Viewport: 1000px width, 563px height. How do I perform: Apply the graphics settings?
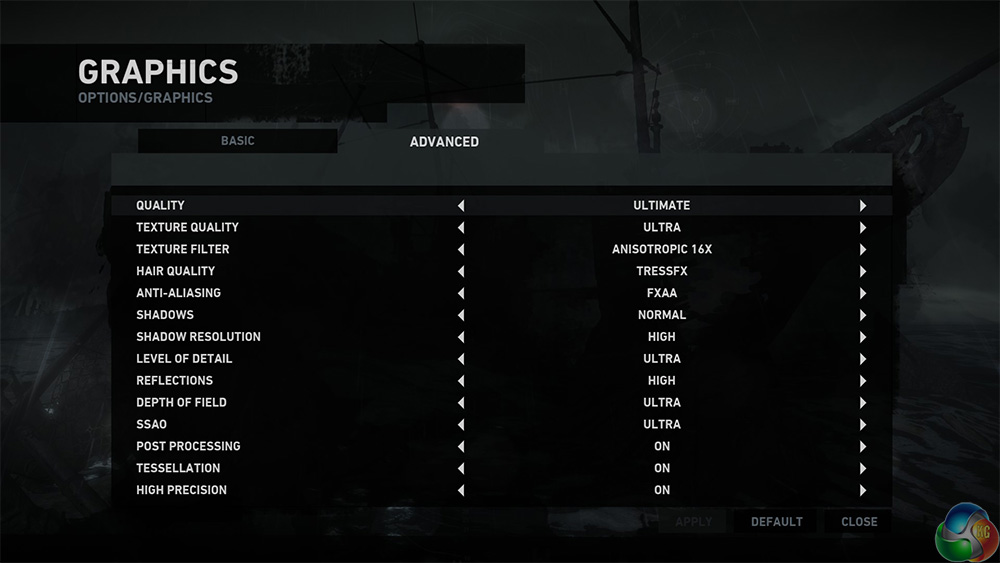(694, 522)
